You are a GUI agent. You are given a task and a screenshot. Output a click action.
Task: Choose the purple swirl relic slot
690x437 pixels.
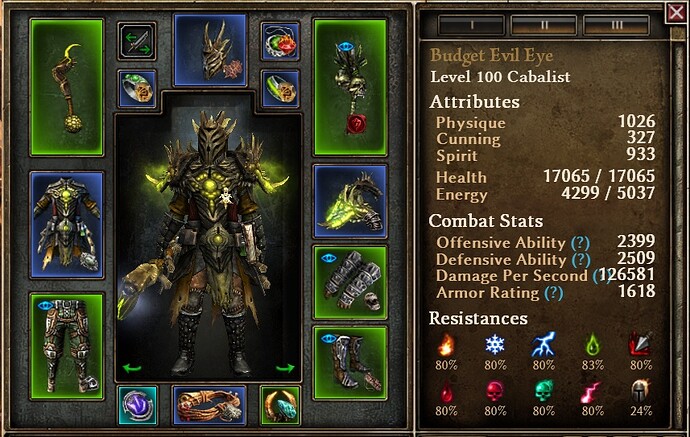[135, 405]
